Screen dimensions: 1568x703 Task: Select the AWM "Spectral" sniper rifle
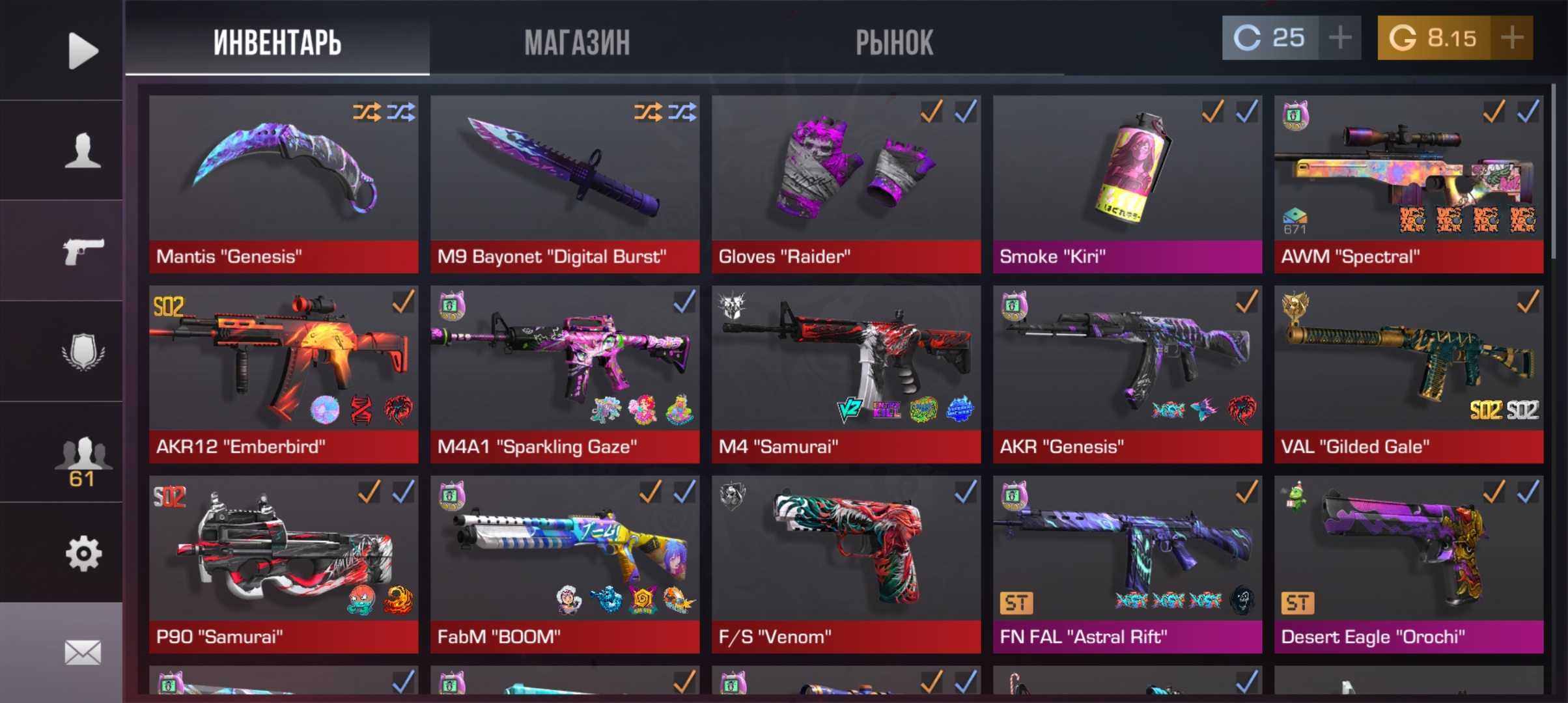pos(1408,184)
